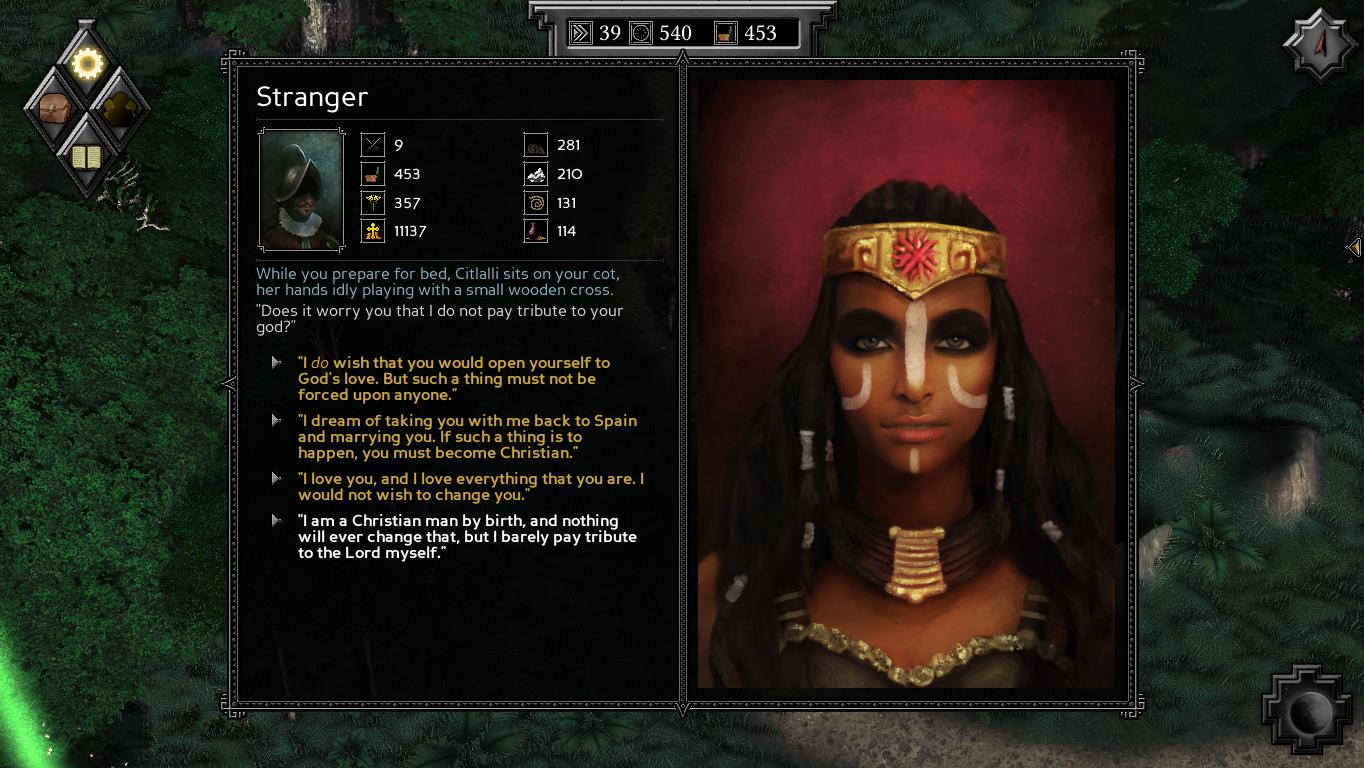This screenshot has height=768, width=1364.
Task: Choose "I do wish you would open yourself" reply
Action: pyautogui.click(x=453, y=379)
